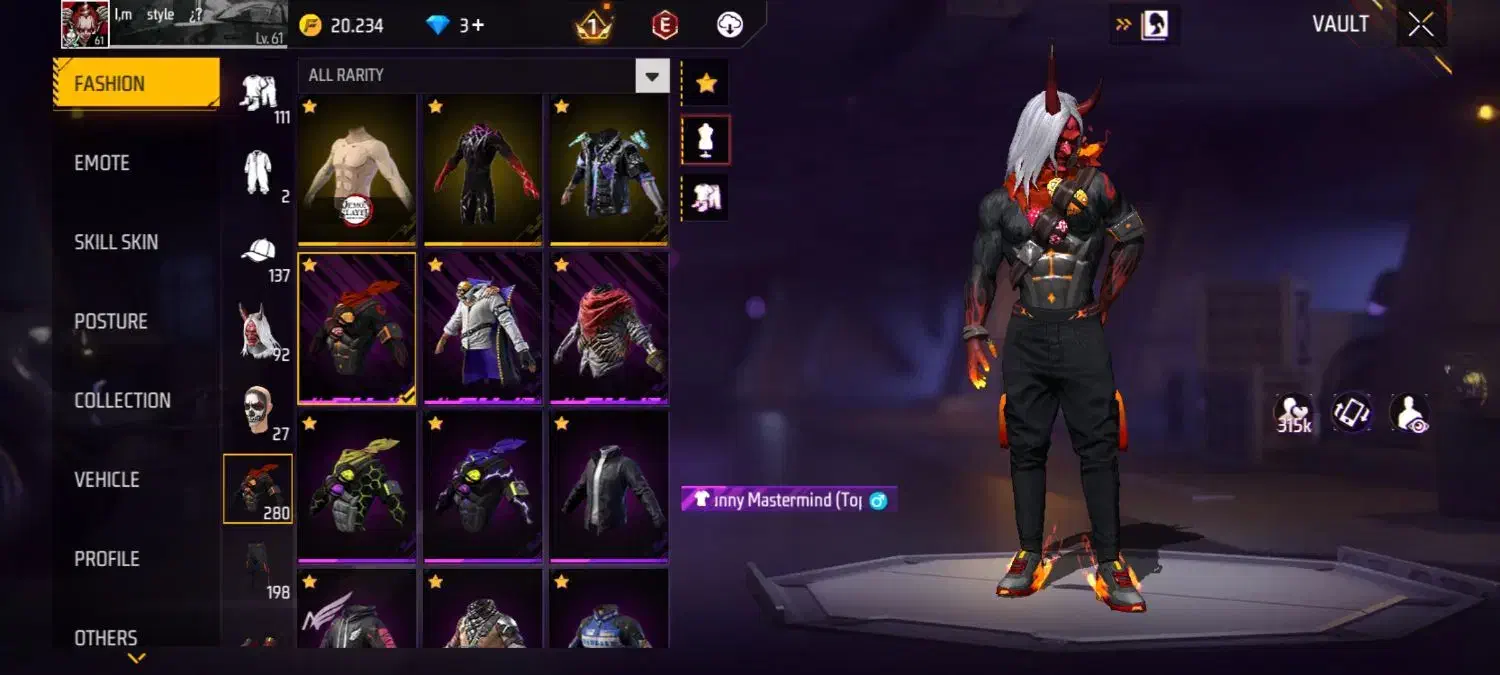The height and width of the screenshot is (675, 1500).
Task: Open the Collection tab
Action: tap(122, 400)
